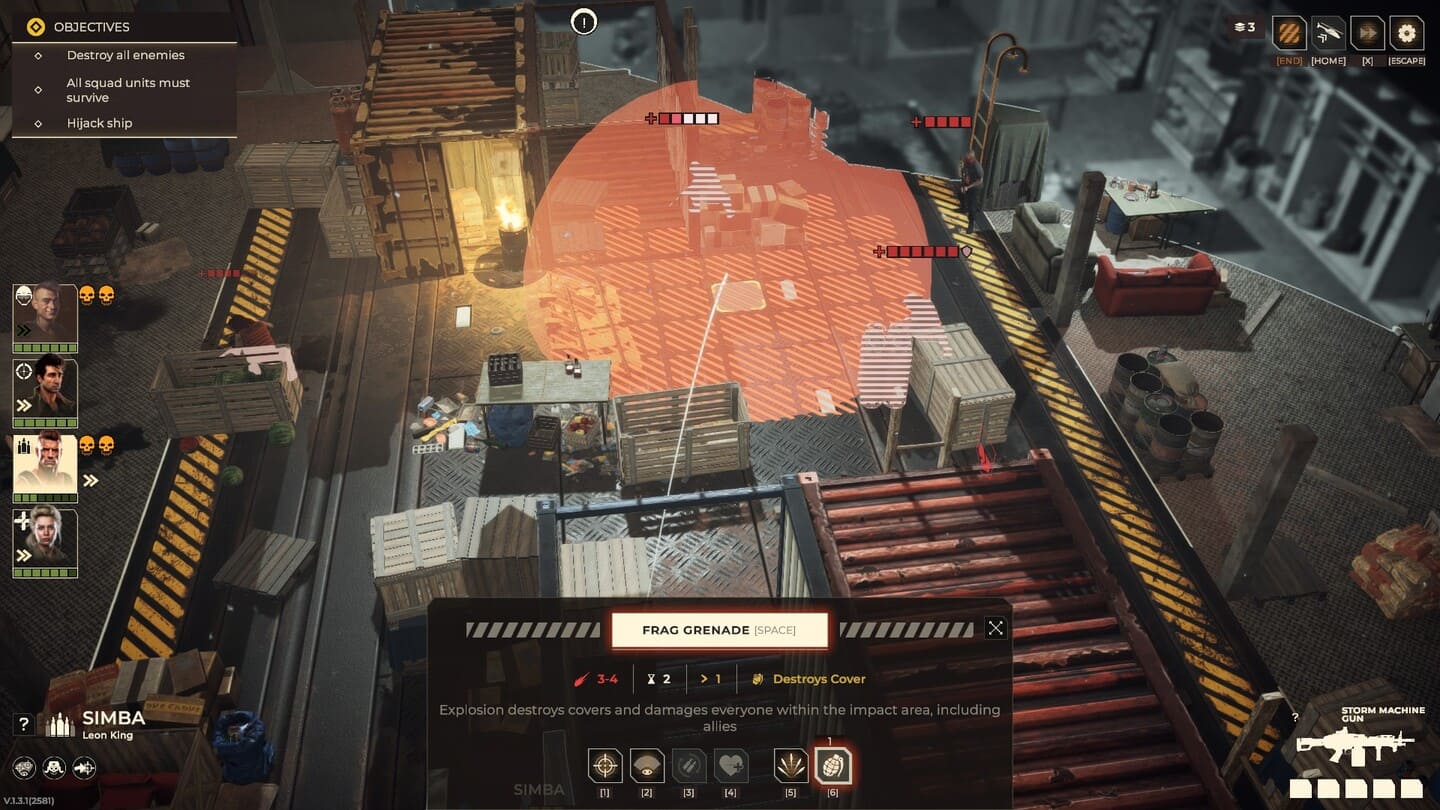Use the heart-plus heal ability

731,766
